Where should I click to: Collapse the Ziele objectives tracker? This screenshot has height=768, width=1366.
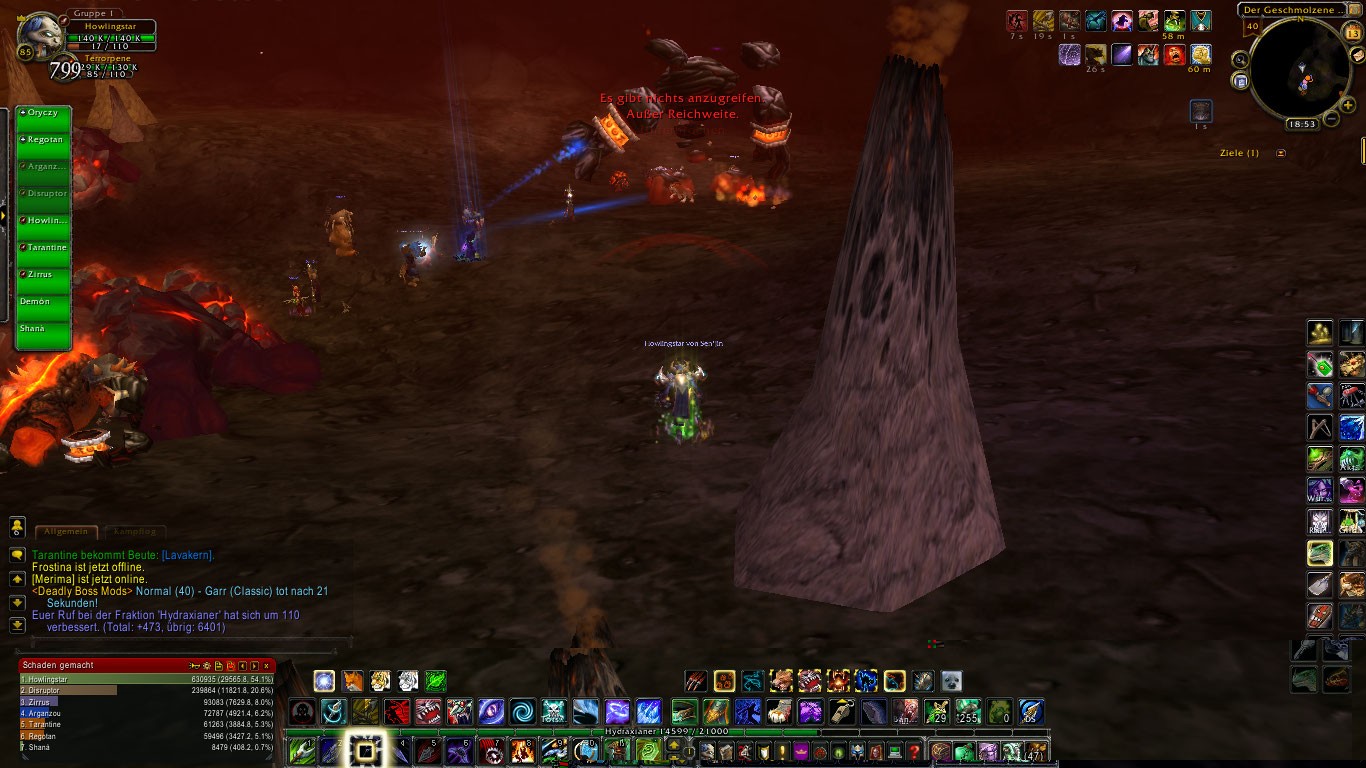point(1281,153)
